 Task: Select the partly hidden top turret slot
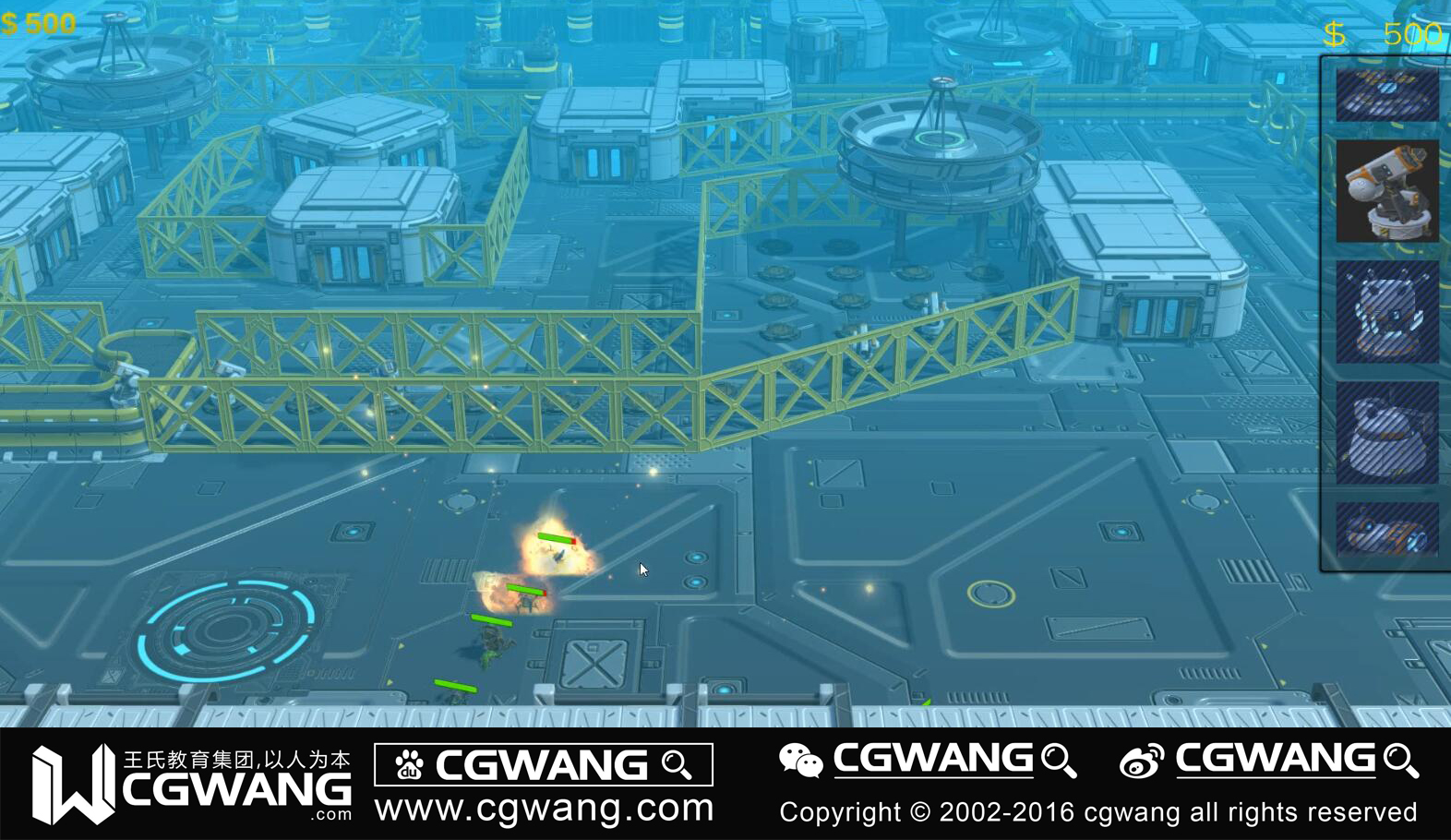(x=1386, y=94)
